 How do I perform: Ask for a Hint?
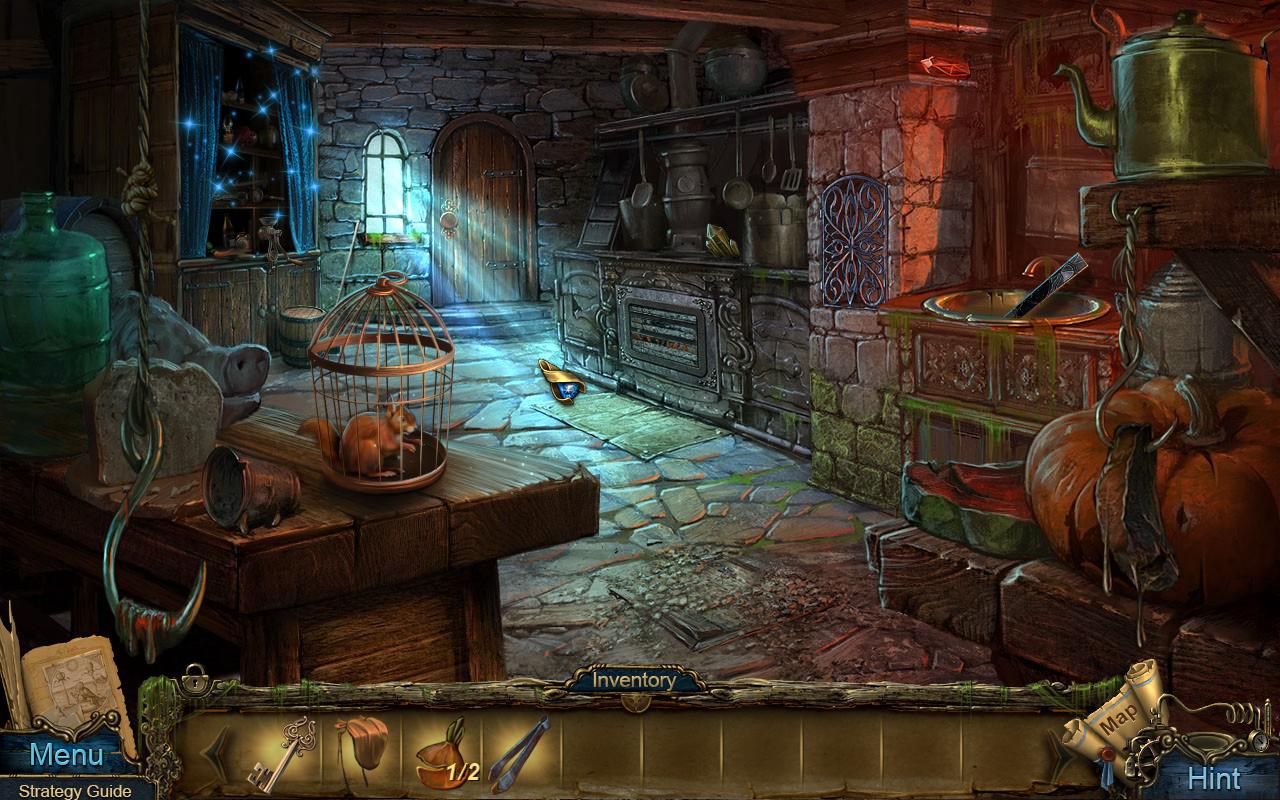pyautogui.click(x=1213, y=778)
